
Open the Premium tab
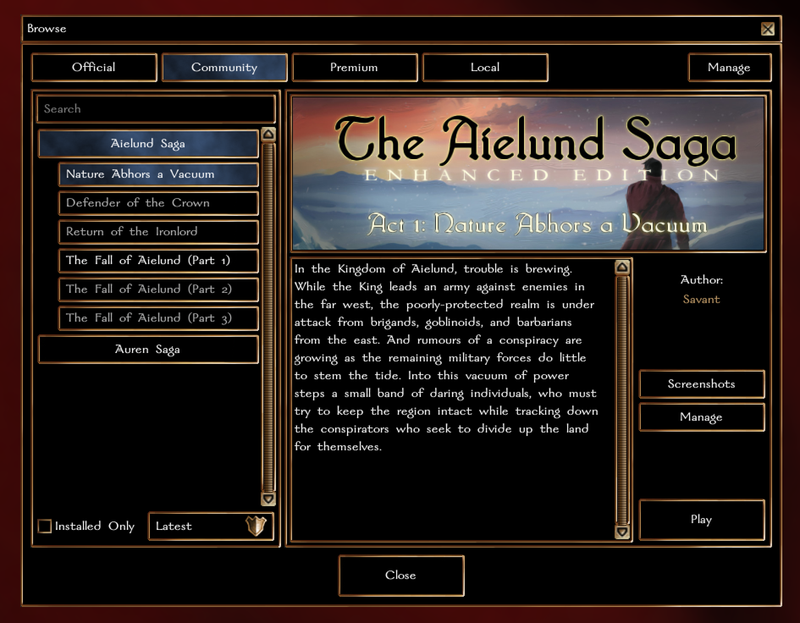(355, 68)
